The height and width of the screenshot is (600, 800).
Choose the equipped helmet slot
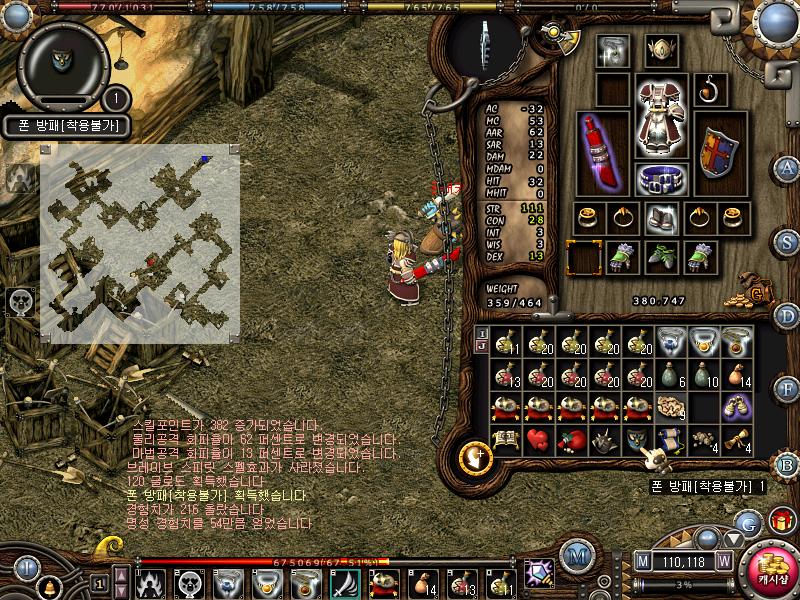pyautogui.click(x=658, y=50)
